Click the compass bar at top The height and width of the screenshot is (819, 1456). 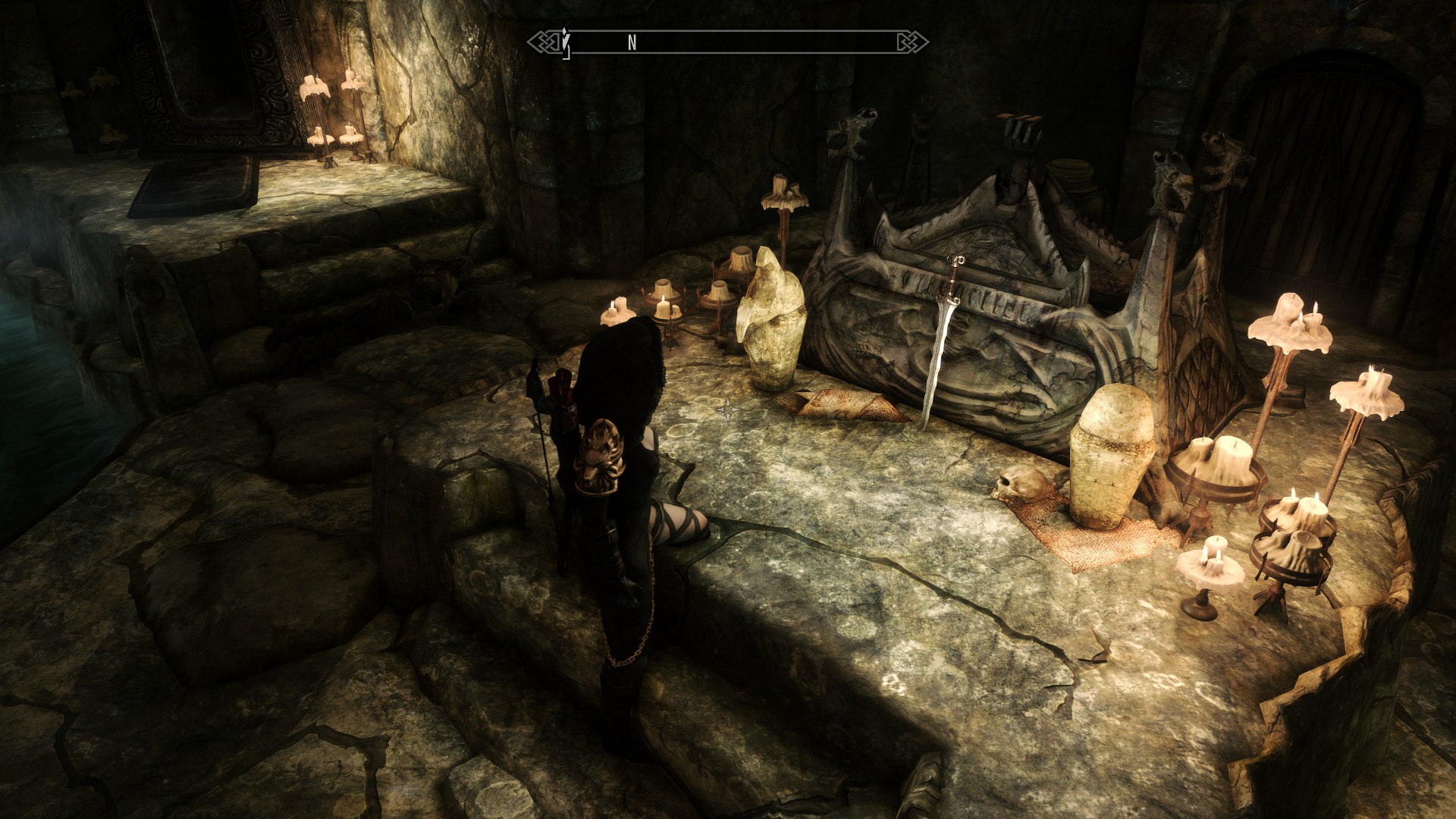coord(728,42)
